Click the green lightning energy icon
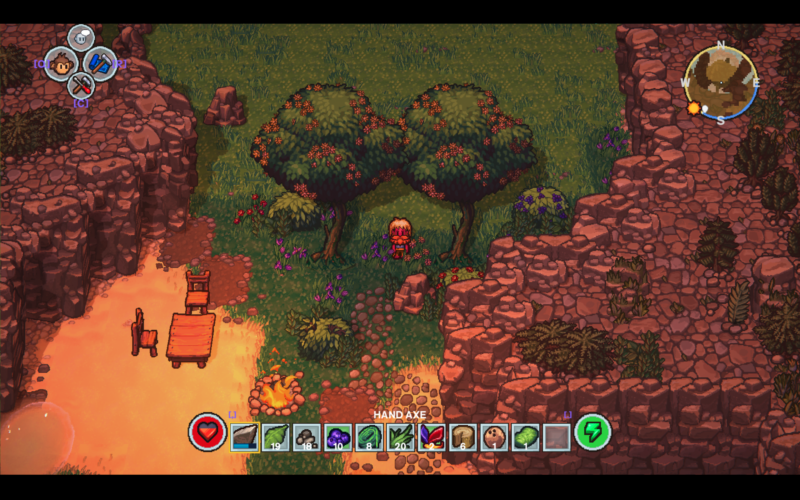Image resolution: width=800 pixels, height=500 pixels. pyautogui.click(x=592, y=432)
